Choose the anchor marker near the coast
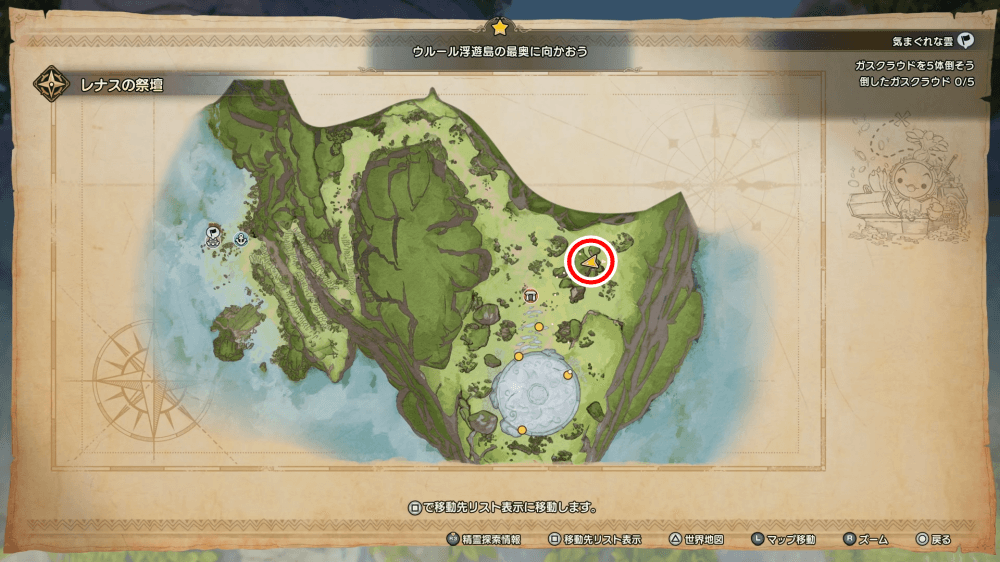 [241, 239]
